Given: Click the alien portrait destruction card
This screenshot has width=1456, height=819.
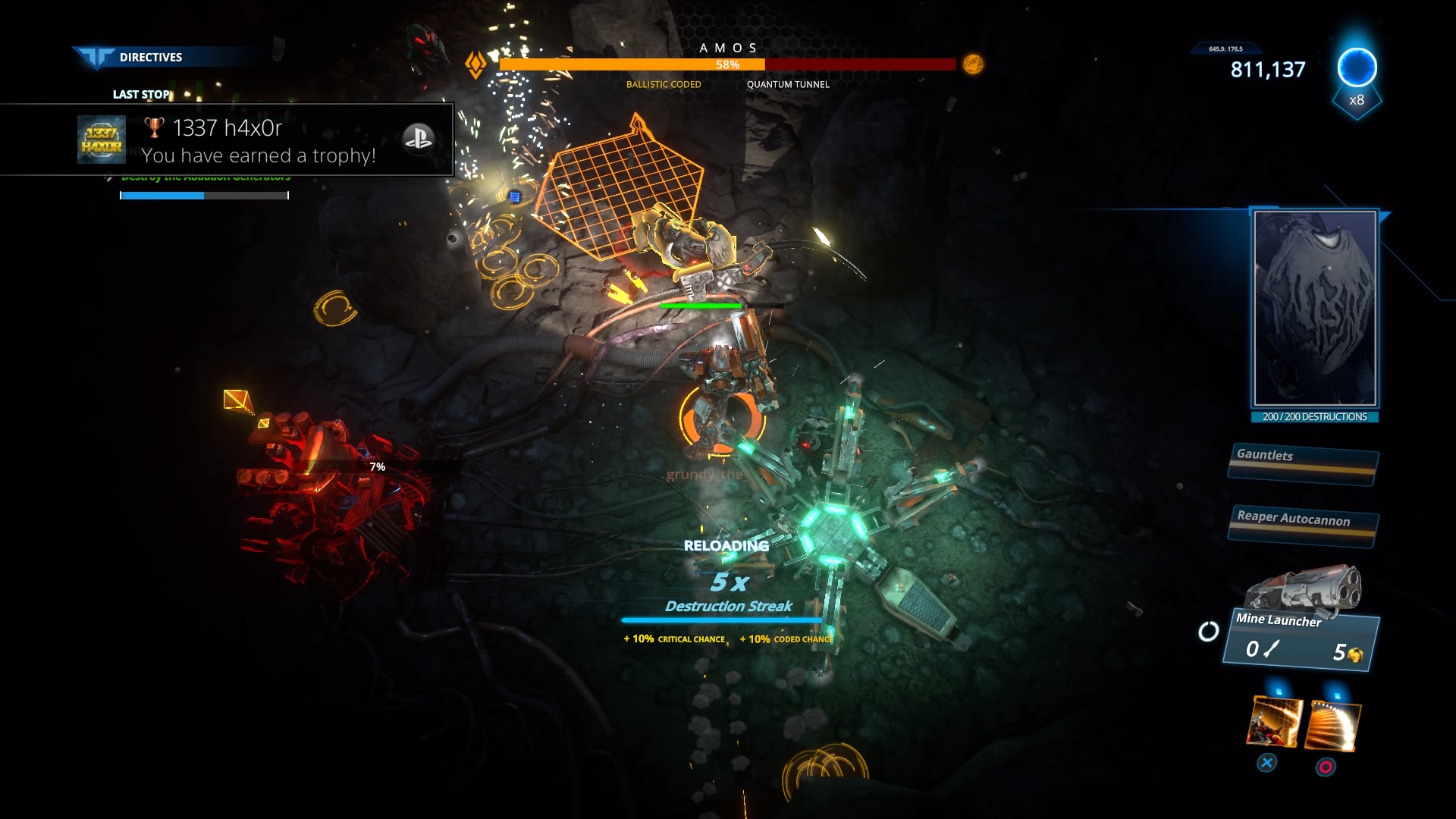Looking at the screenshot, I should 1315,309.
